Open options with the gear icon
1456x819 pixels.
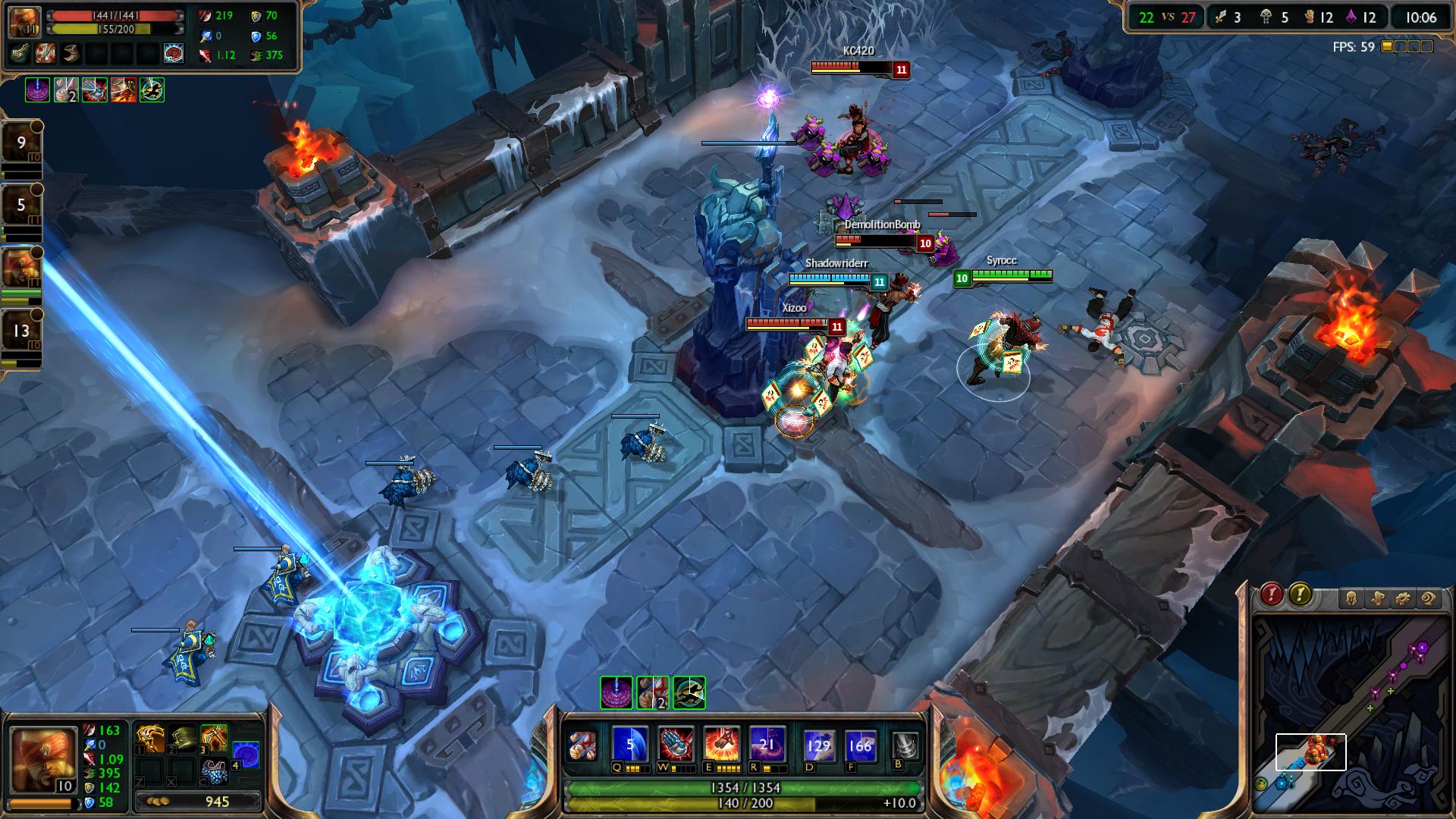click(x=1402, y=599)
